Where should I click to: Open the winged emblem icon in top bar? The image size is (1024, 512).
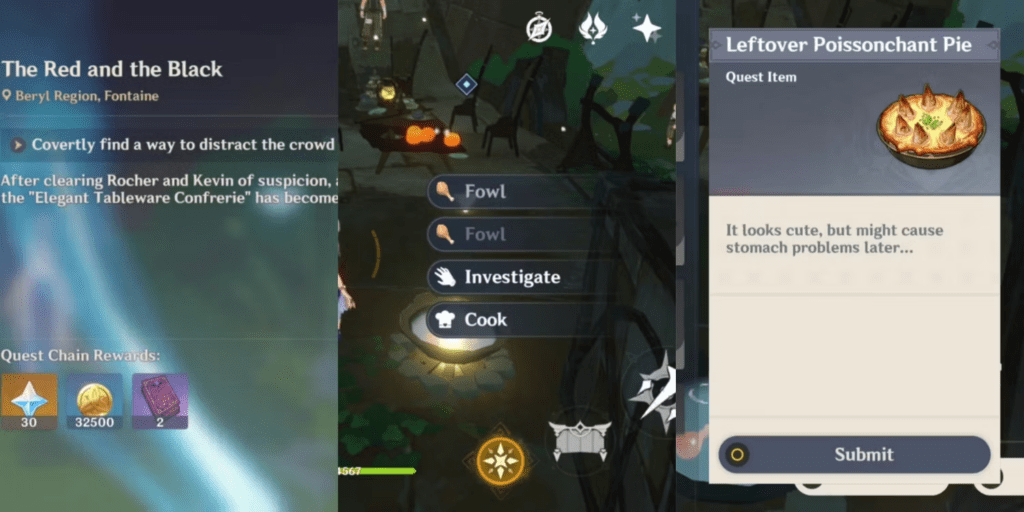coord(593,28)
